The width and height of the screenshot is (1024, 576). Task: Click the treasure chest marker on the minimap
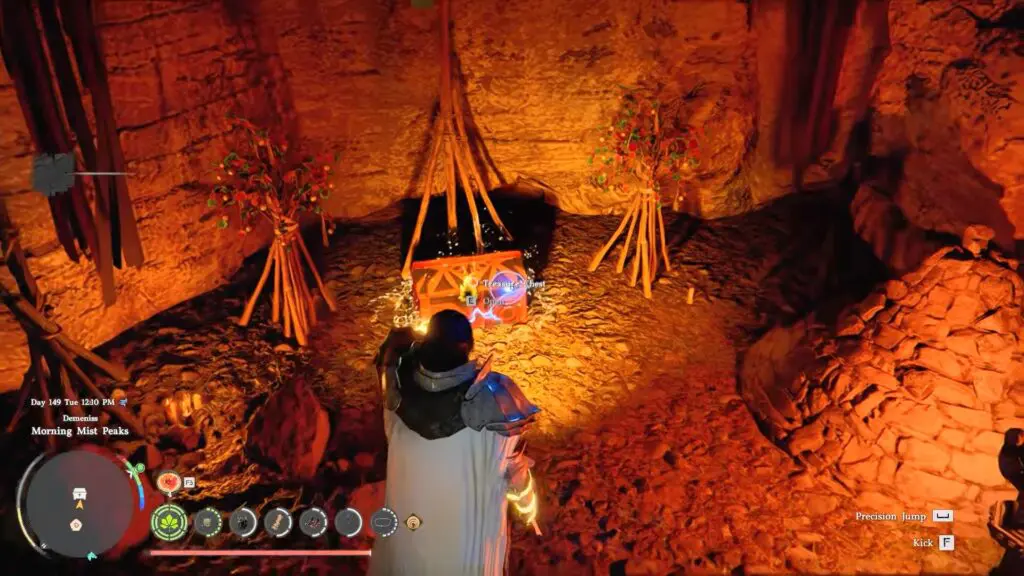coord(79,493)
